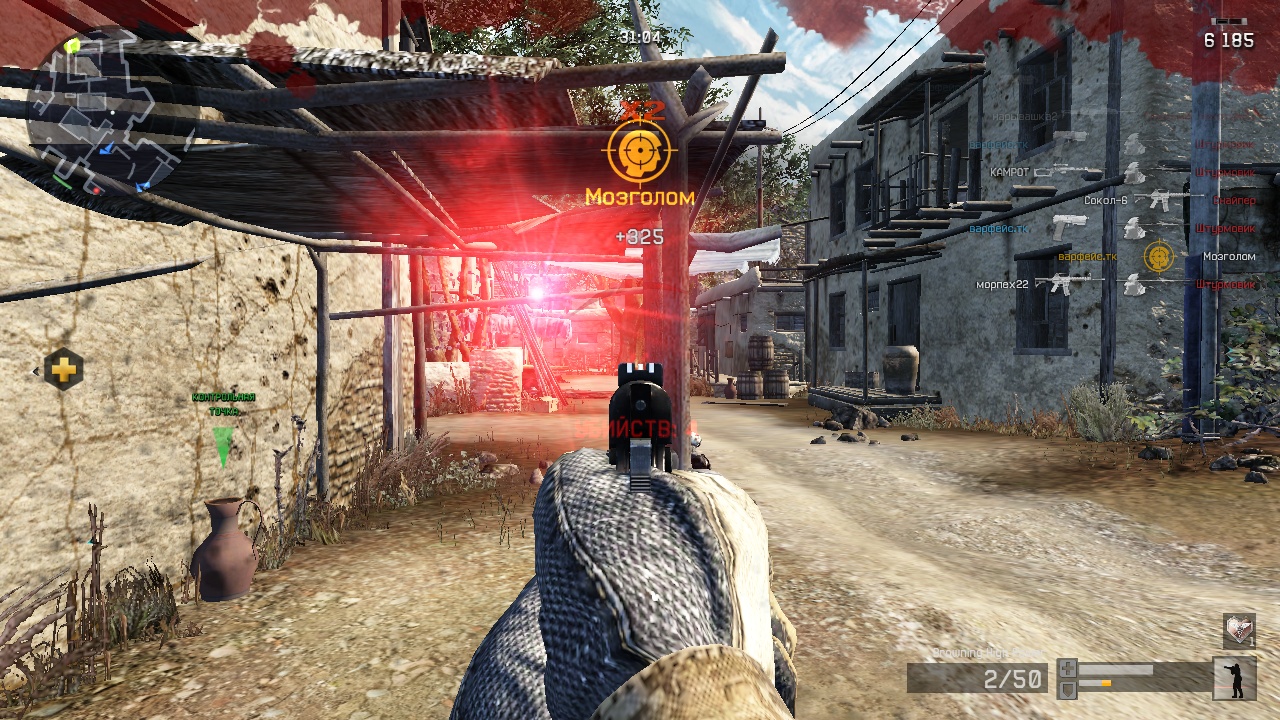Select the orange armor bar at bottom right

pyautogui.click(x=1107, y=683)
